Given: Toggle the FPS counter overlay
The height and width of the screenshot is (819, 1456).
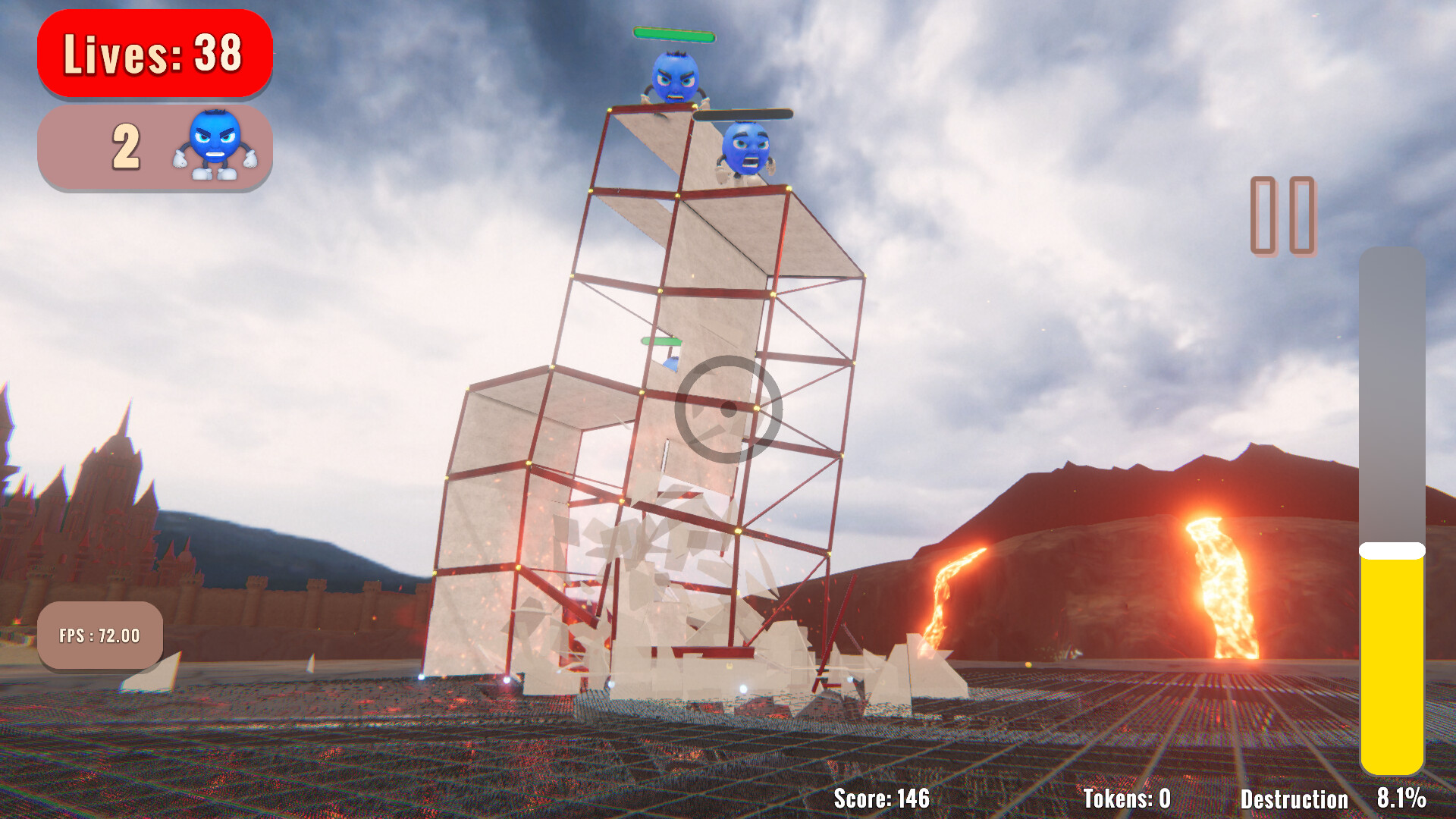Looking at the screenshot, I should pos(101,635).
